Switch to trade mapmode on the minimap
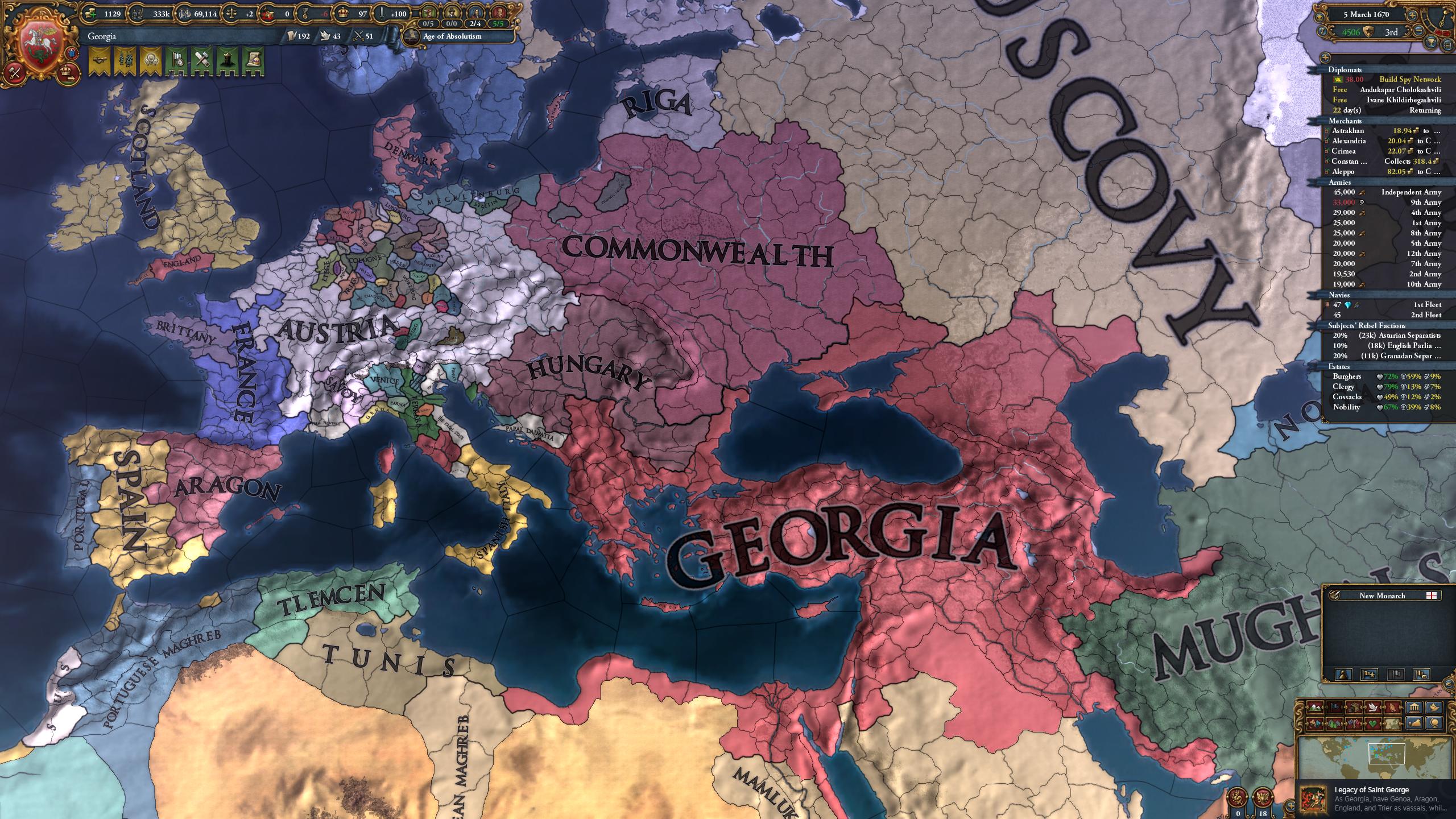 (x=1354, y=707)
